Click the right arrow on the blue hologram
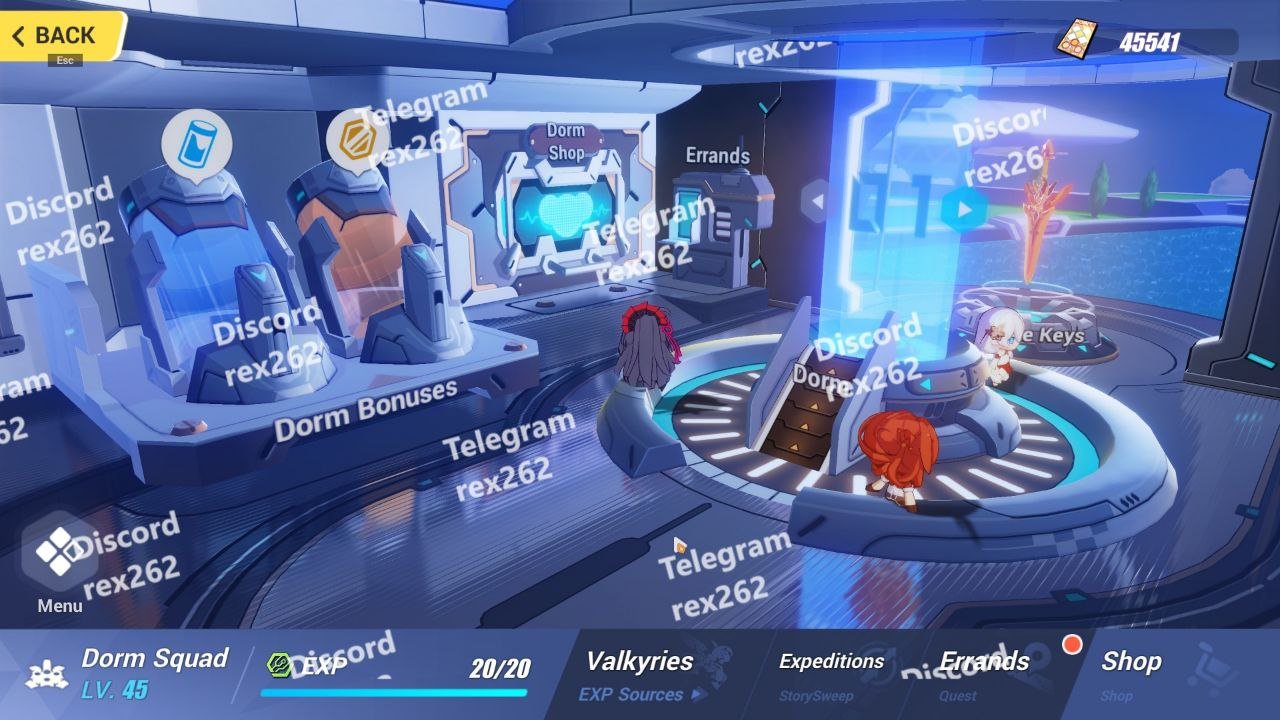Viewport: 1280px width, 720px height. coord(963,210)
